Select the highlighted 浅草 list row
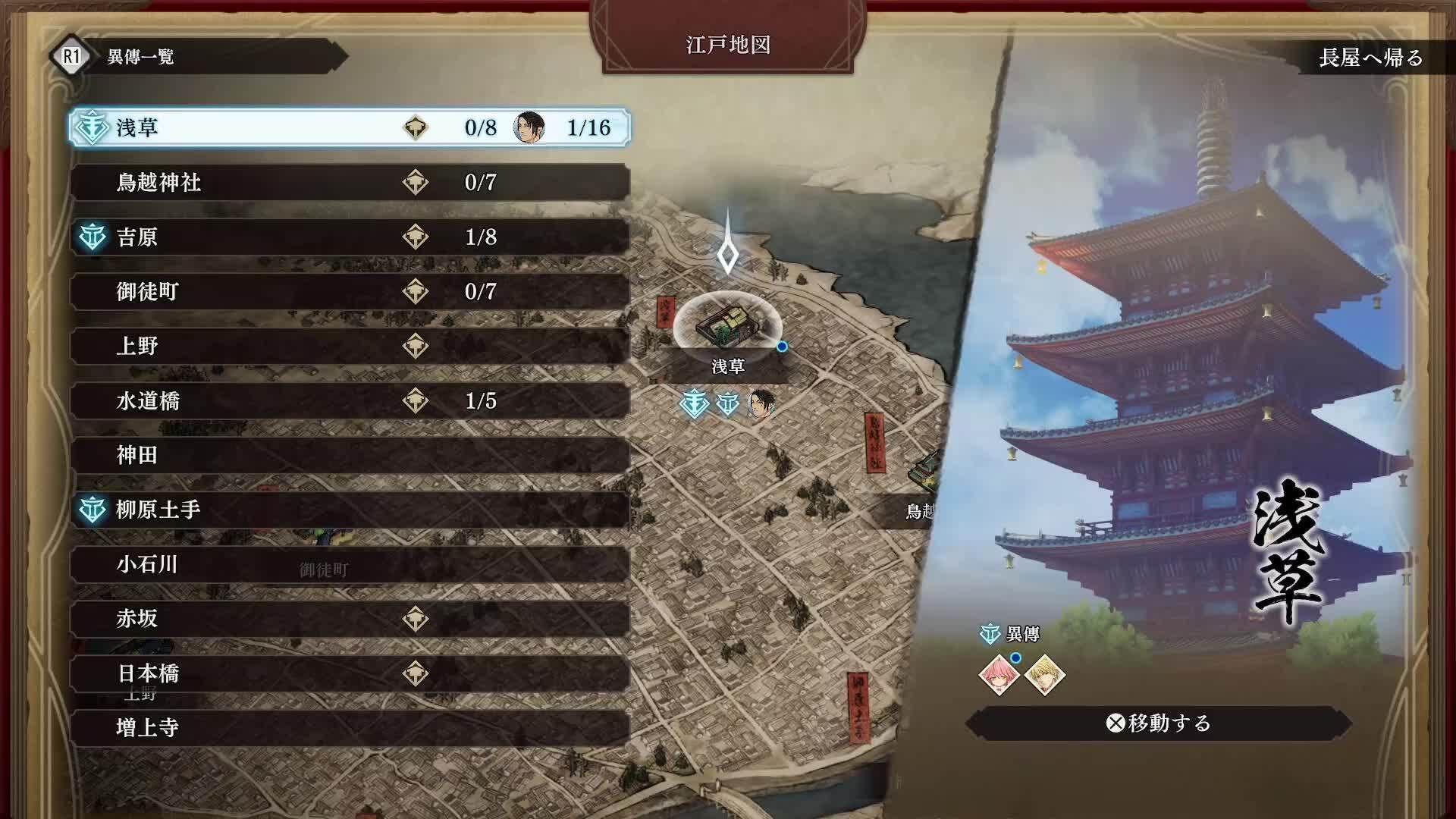The image size is (1456, 819). pos(303,127)
